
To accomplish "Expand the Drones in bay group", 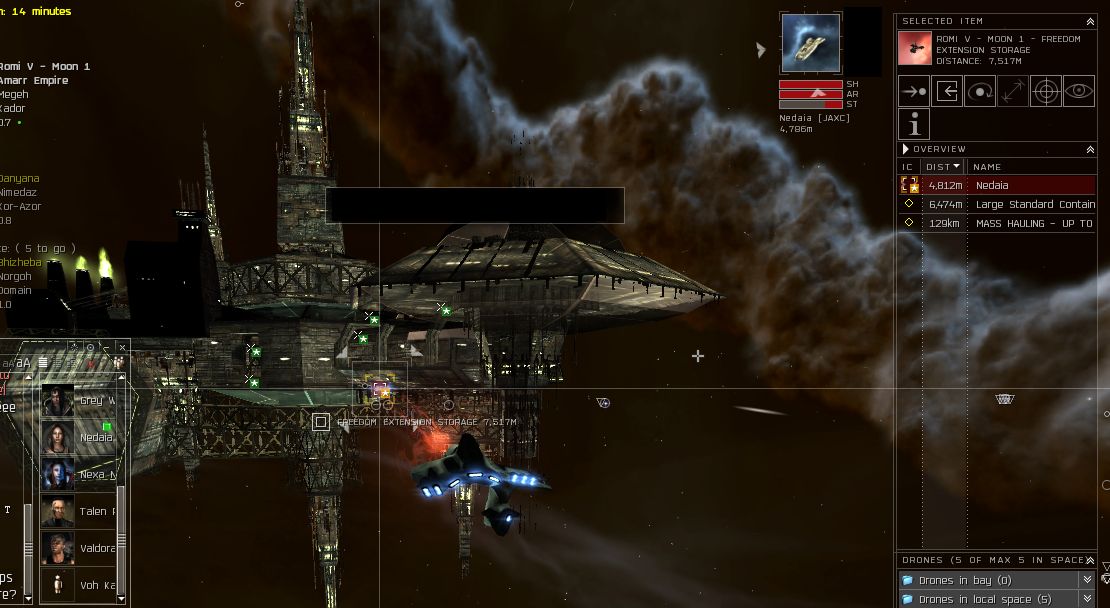I will pos(1087,580).
